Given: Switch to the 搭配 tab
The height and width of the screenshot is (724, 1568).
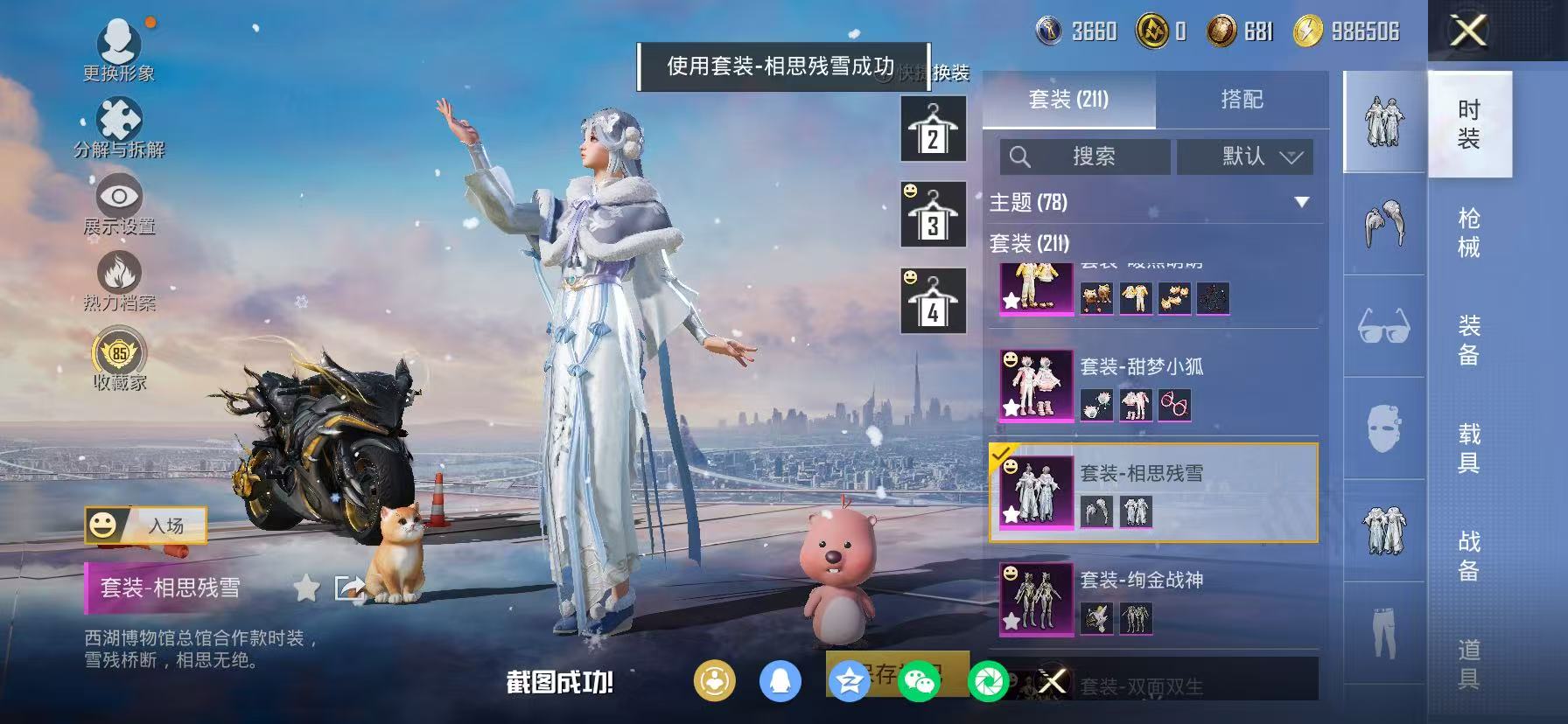Looking at the screenshot, I should (x=1242, y=99).
